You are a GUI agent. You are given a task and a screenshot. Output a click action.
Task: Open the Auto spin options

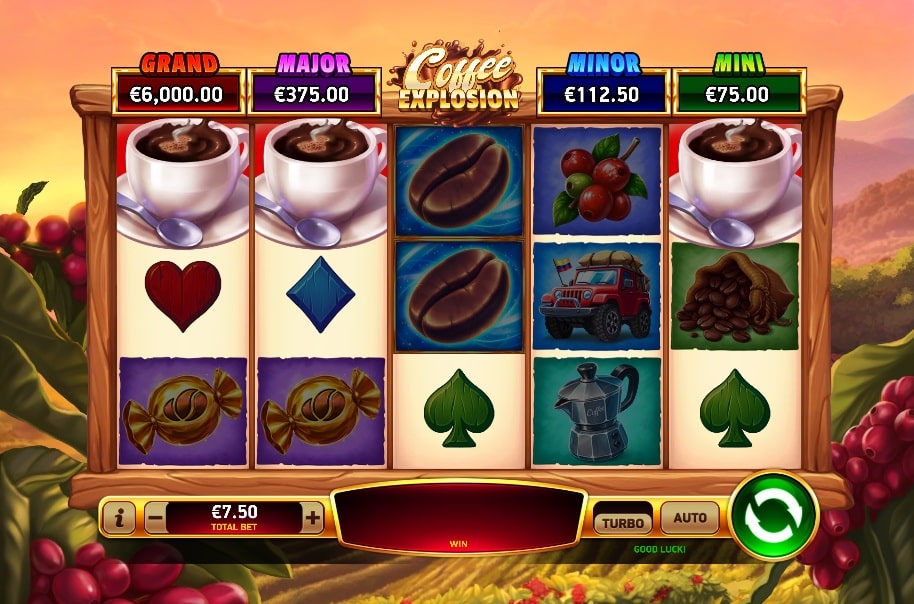[x=690, y=518]
